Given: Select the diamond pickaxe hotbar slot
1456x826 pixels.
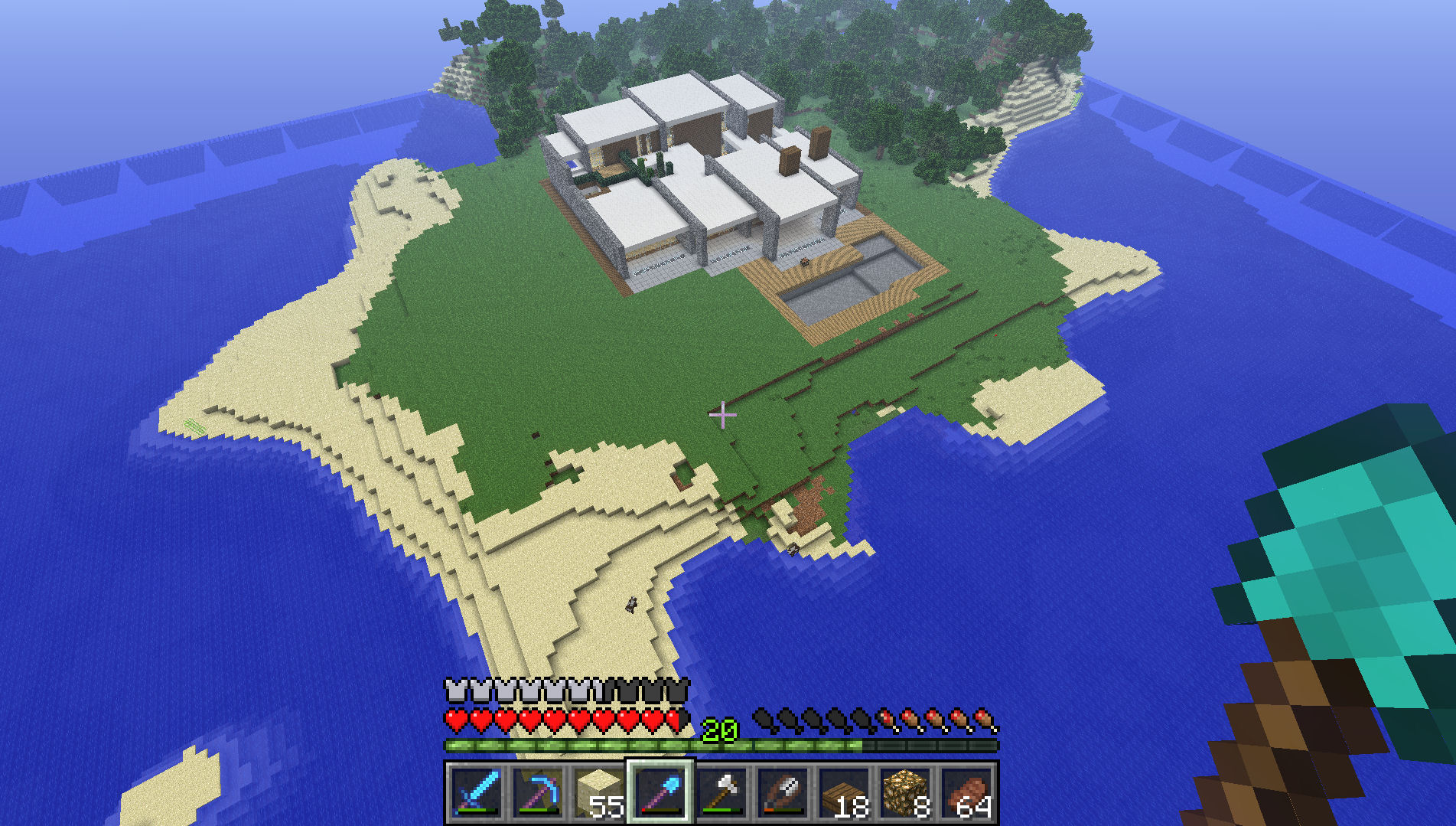Looking at the screenshot, I should [537, 792].
